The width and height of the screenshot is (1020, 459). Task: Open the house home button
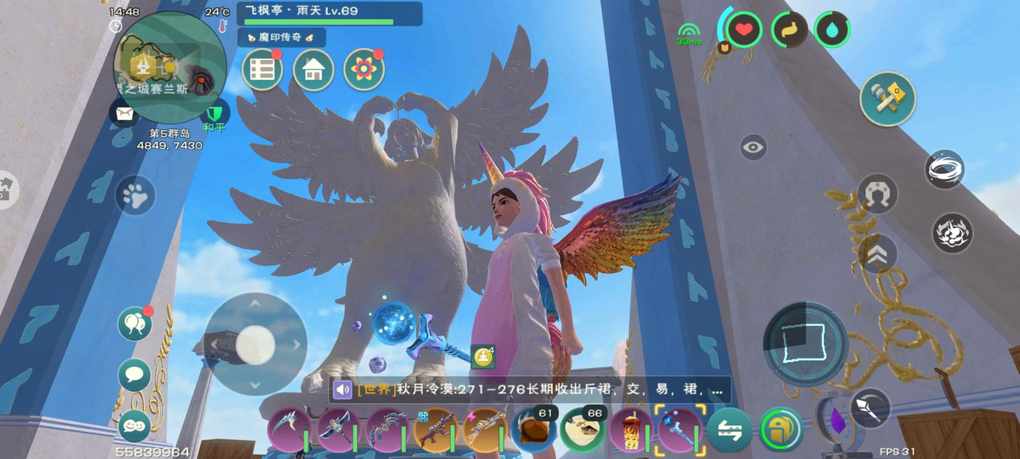(313, 70)
